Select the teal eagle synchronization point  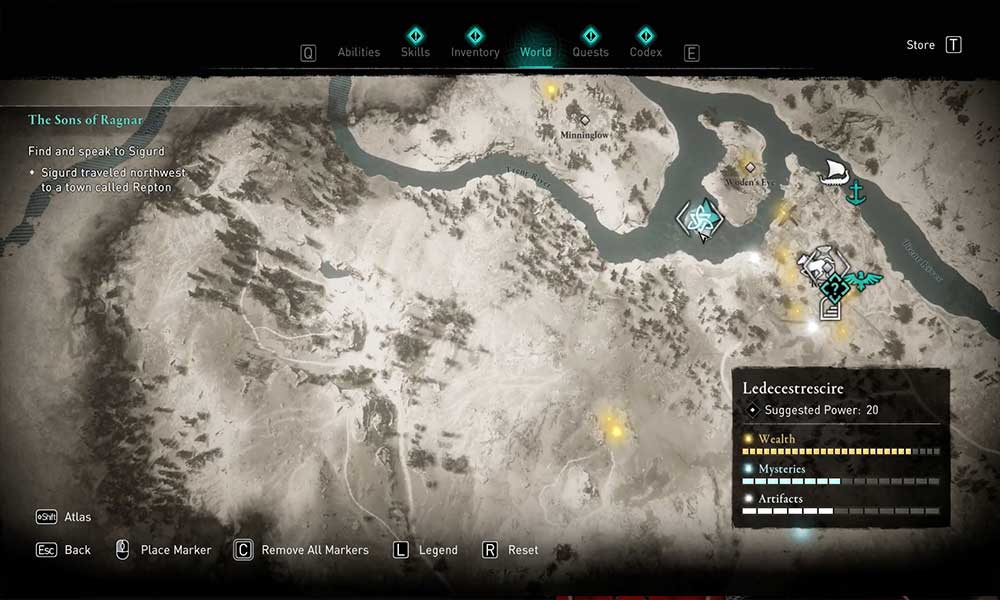pos(863,279)
